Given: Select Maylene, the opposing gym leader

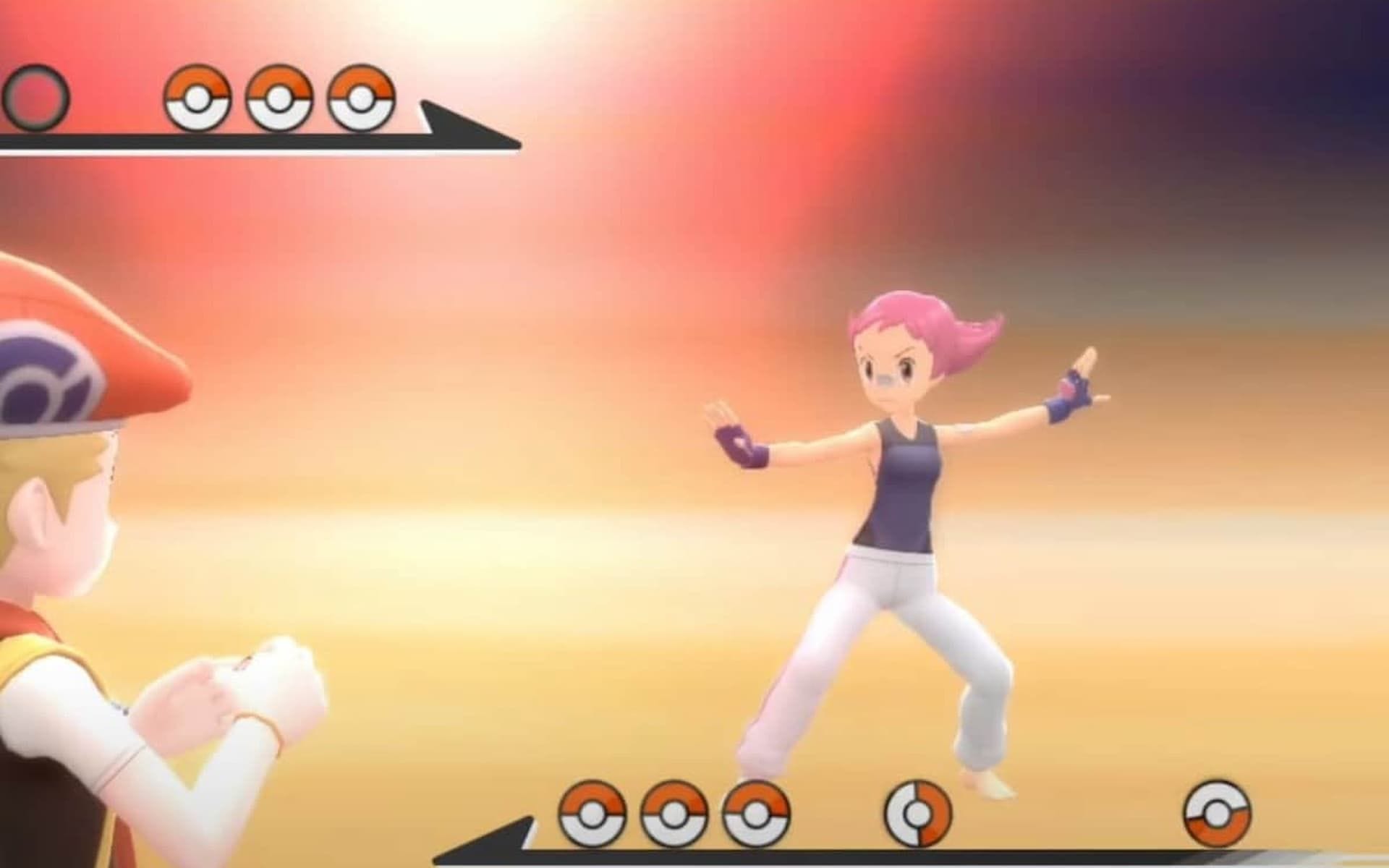Looking at the screenshot, I should 897,477.
